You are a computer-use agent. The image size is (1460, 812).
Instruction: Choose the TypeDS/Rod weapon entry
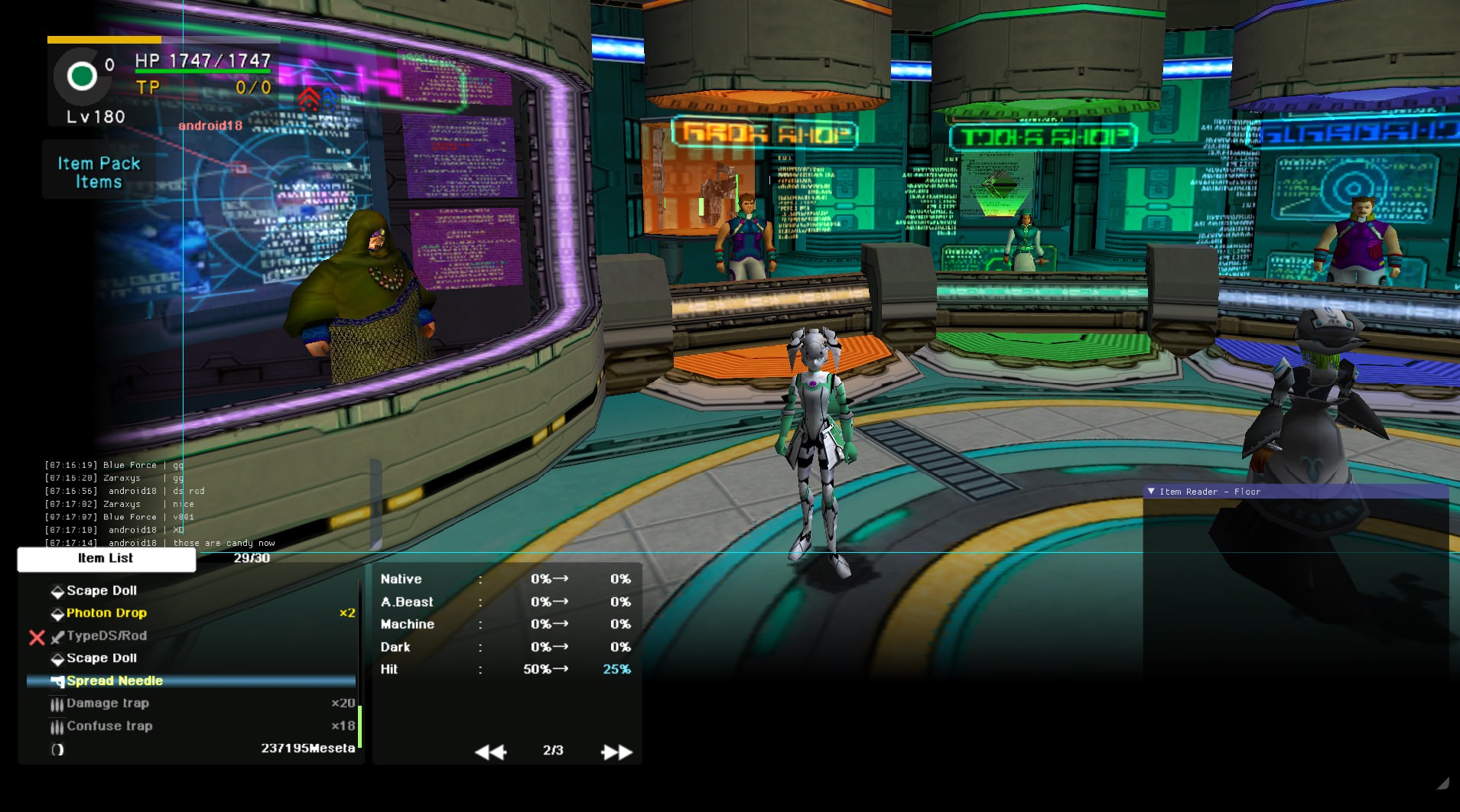pyautogui.click(x=106, y=636)
